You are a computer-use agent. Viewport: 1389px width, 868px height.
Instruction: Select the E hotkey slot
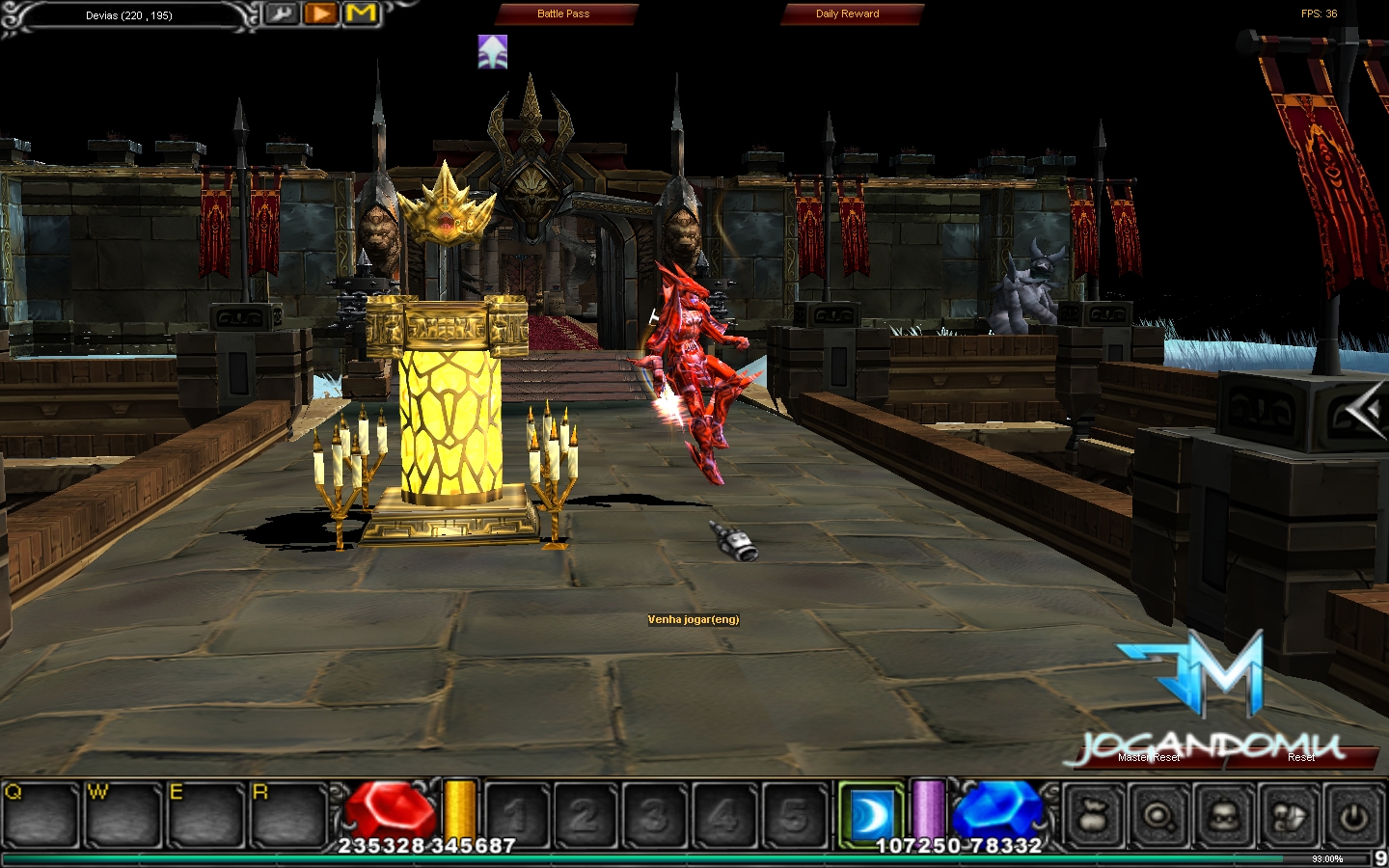(x=206, y=816)
